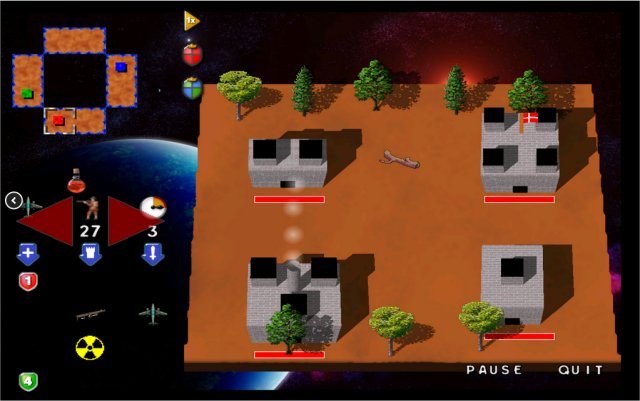This screenshot has height=401, width=640.
Task: Select the red territory on the minimap
Action: coord(59,121)
